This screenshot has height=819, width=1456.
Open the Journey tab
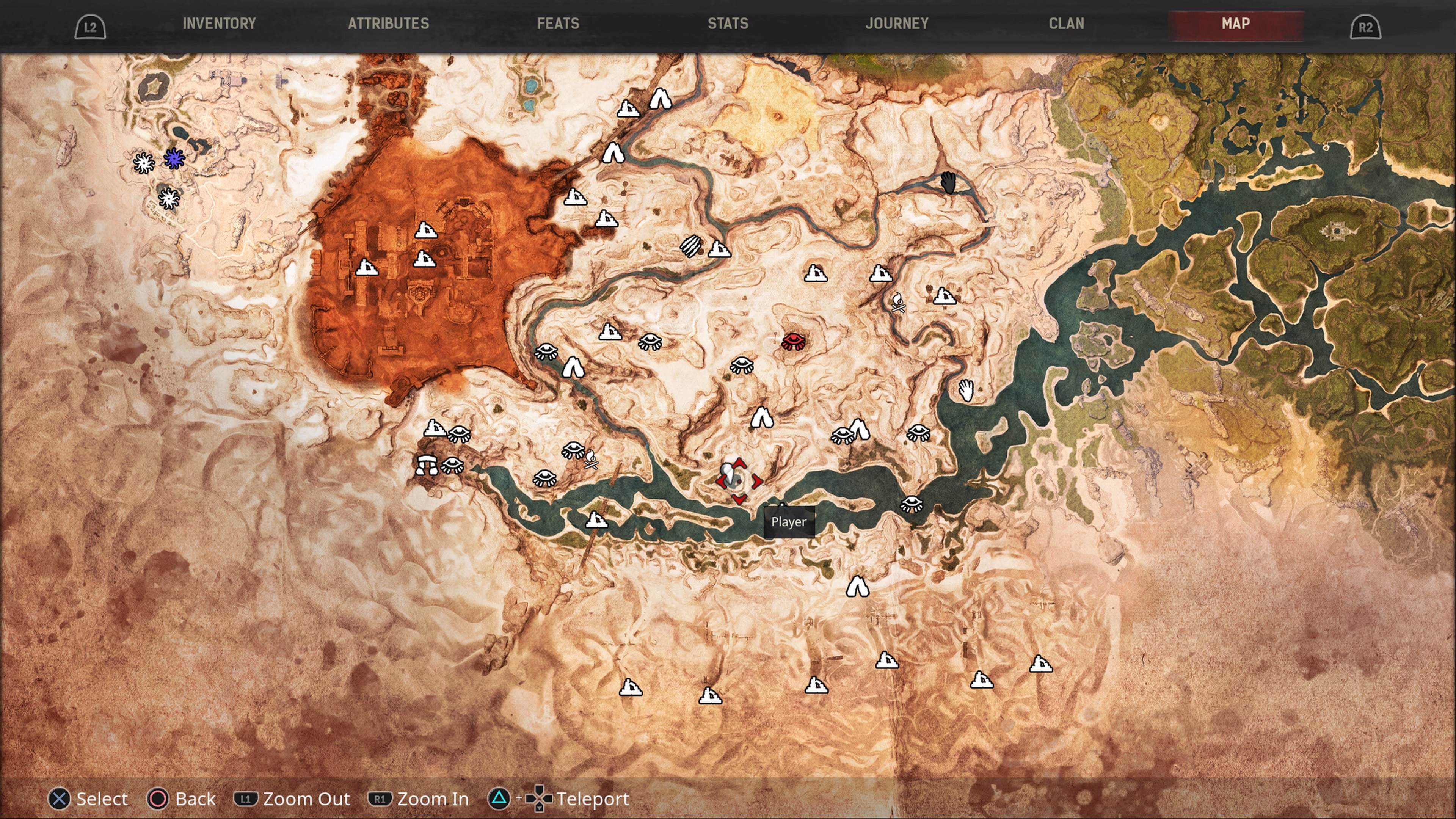[897, 24]
